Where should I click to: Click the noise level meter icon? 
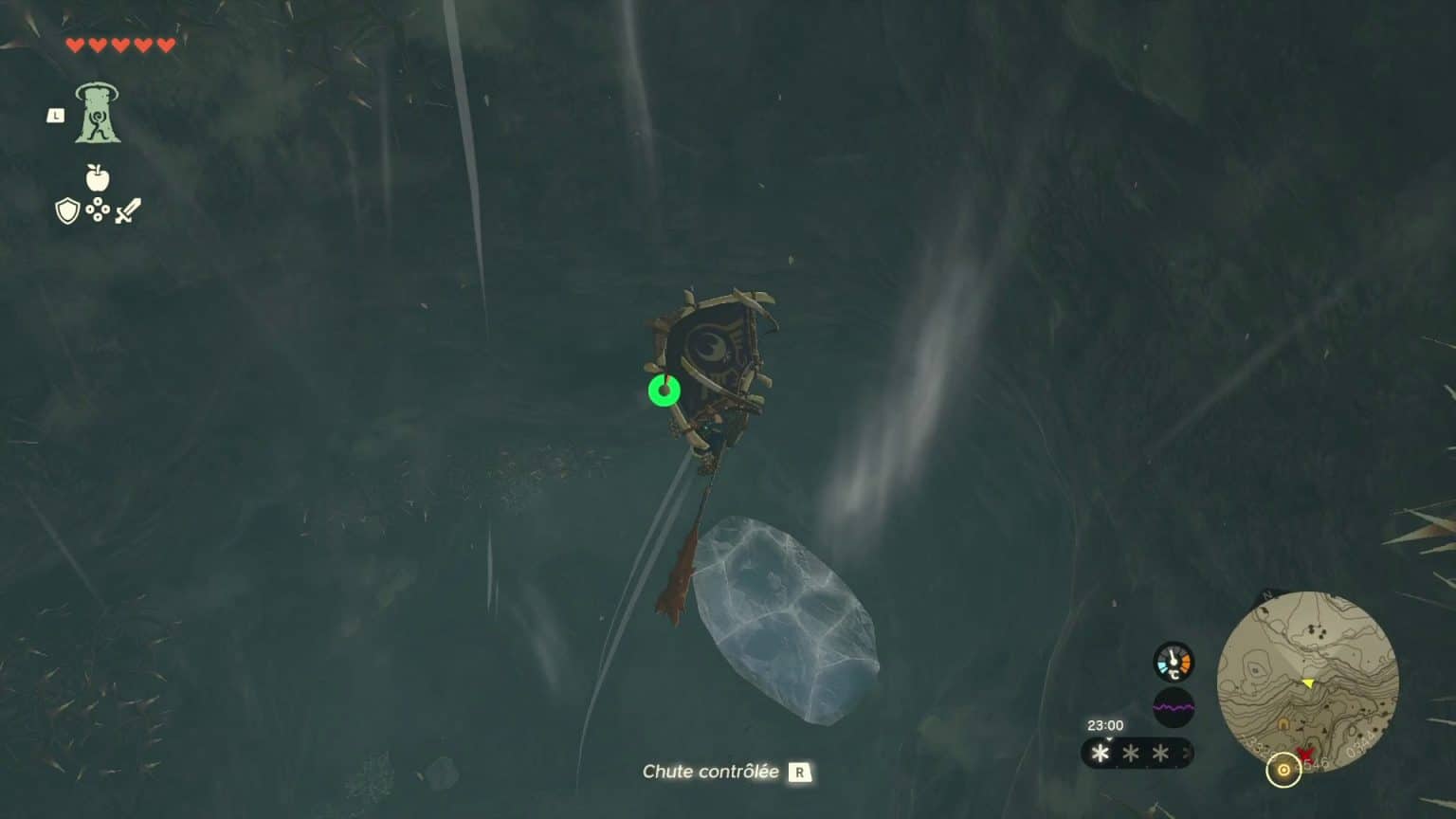(x=1173, y=707)
